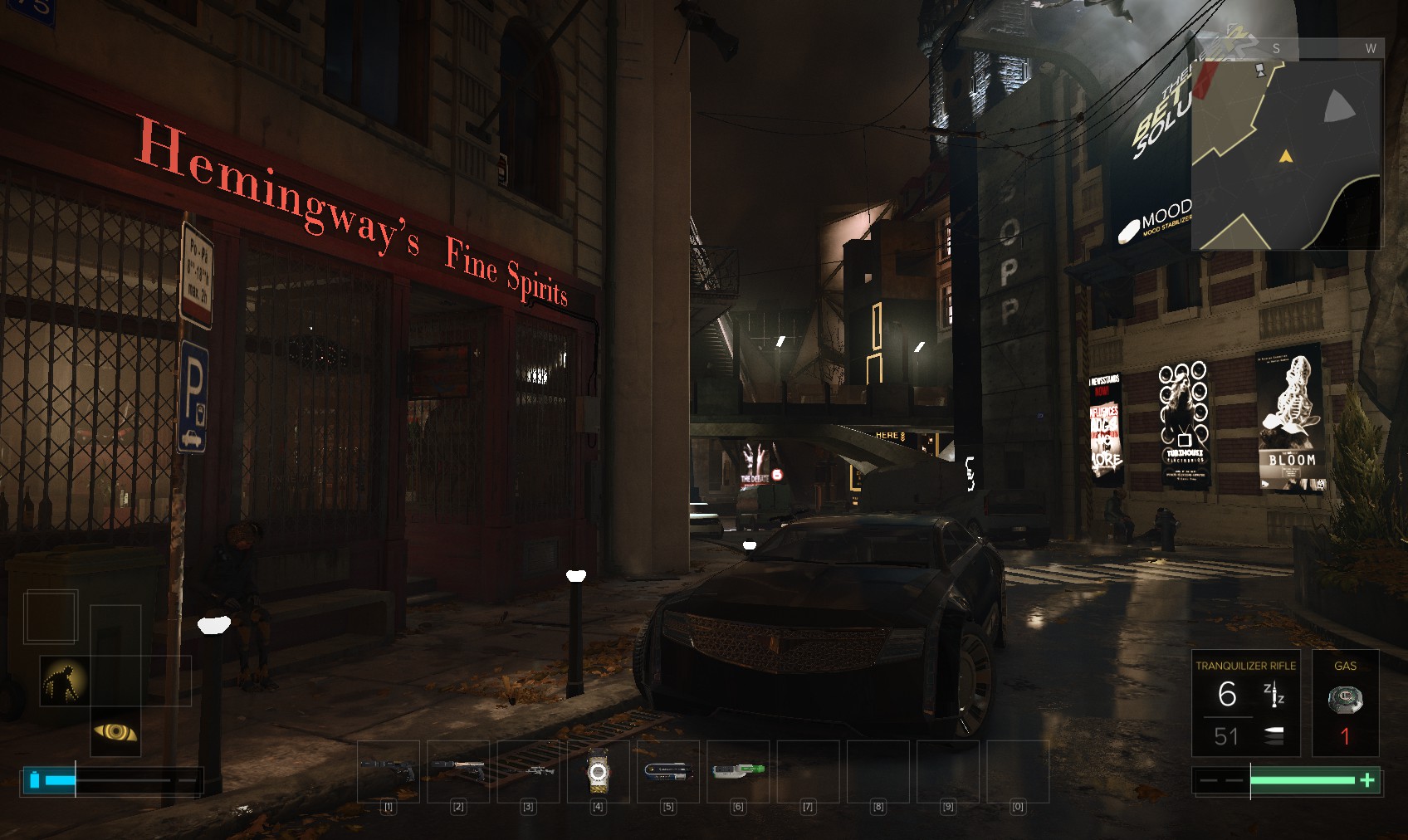Image resolution: width=1408 pixels, height=840 pixels.
Task: Equip the long-barrel pistol in hotbar slot 2
Action: (458, 770)
